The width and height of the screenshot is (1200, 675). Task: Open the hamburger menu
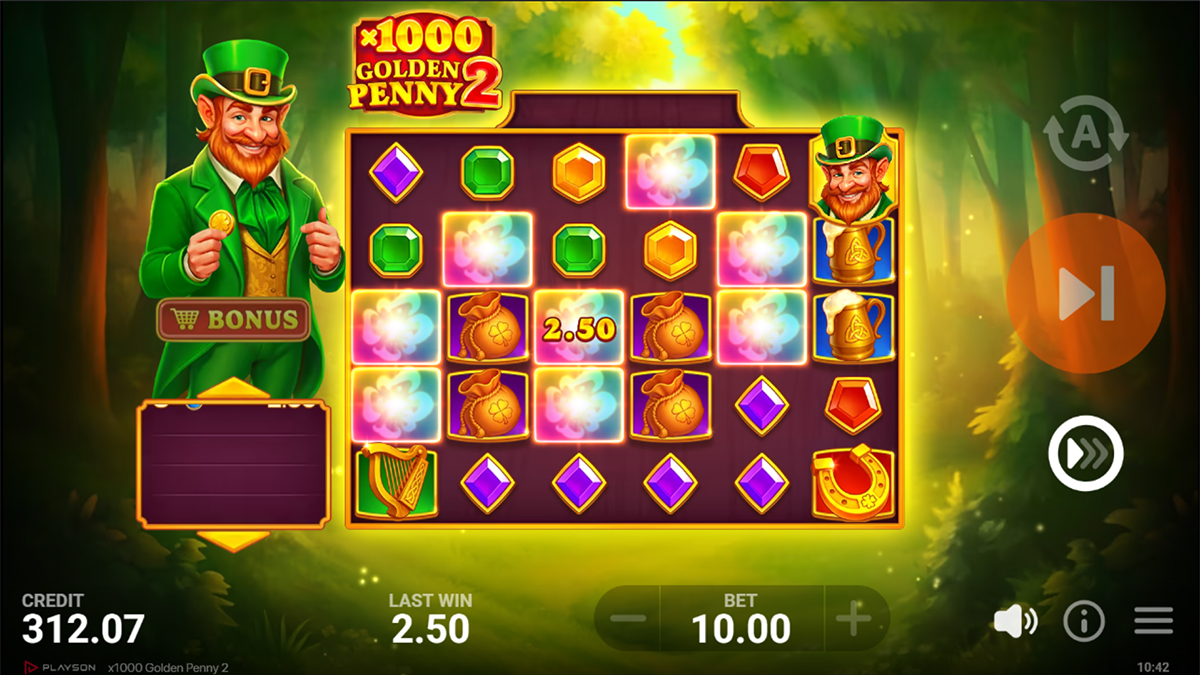[x=1153, y=622]
